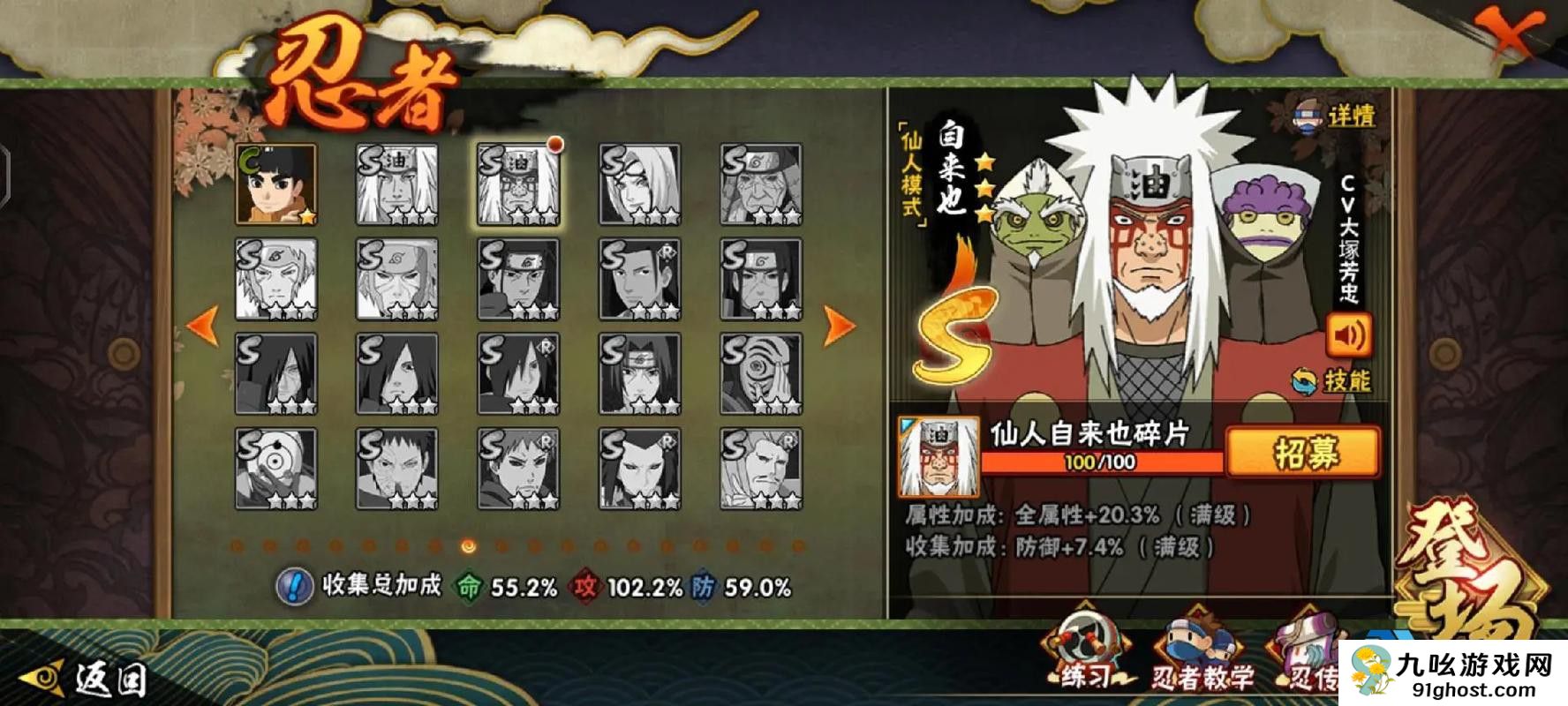Screen dimensions: 1568x706
Task: Open the 详情 details panel
Action: pos(1335,116)
